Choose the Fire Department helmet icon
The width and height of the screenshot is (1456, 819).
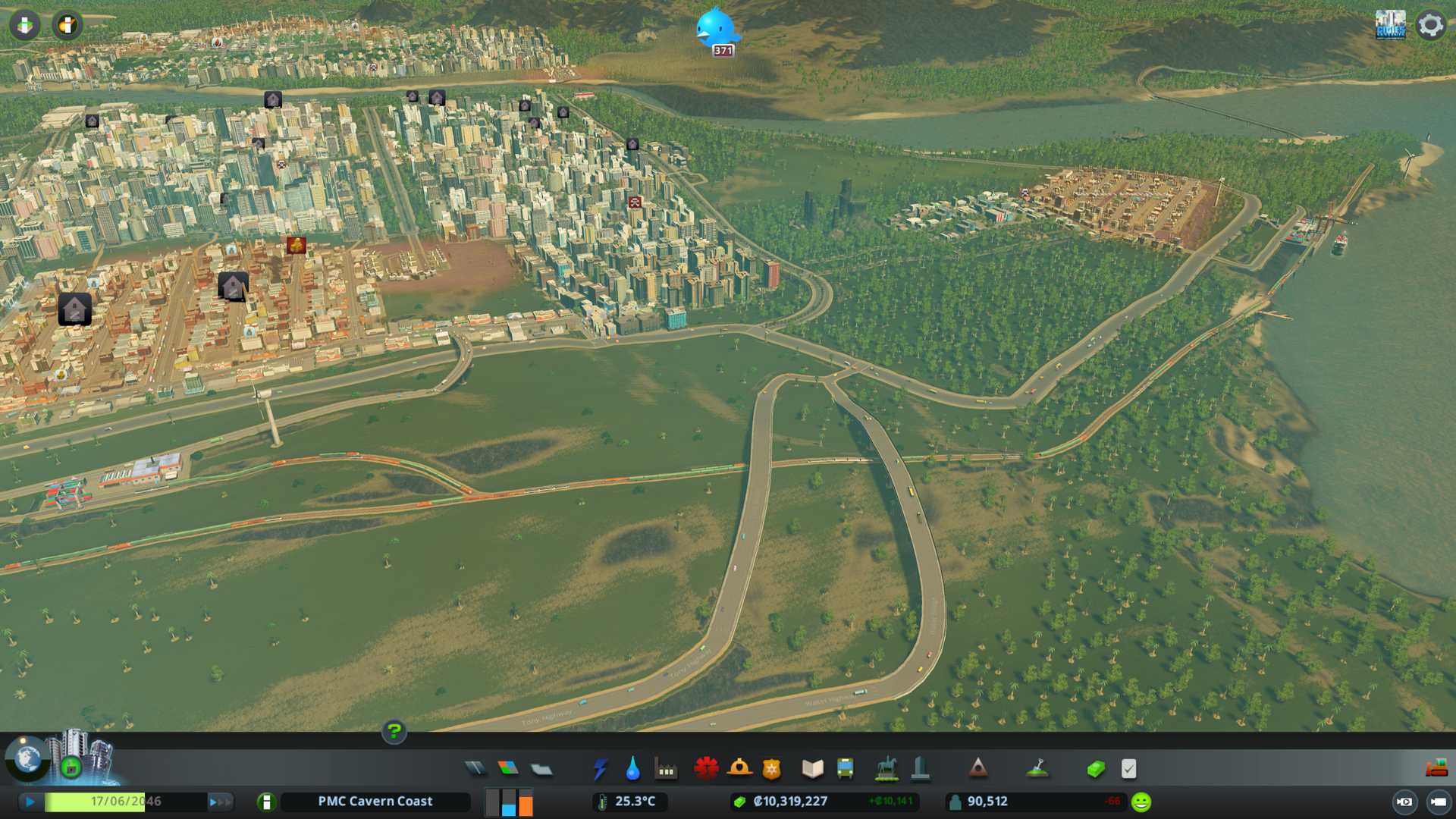[x=739, y=769]
